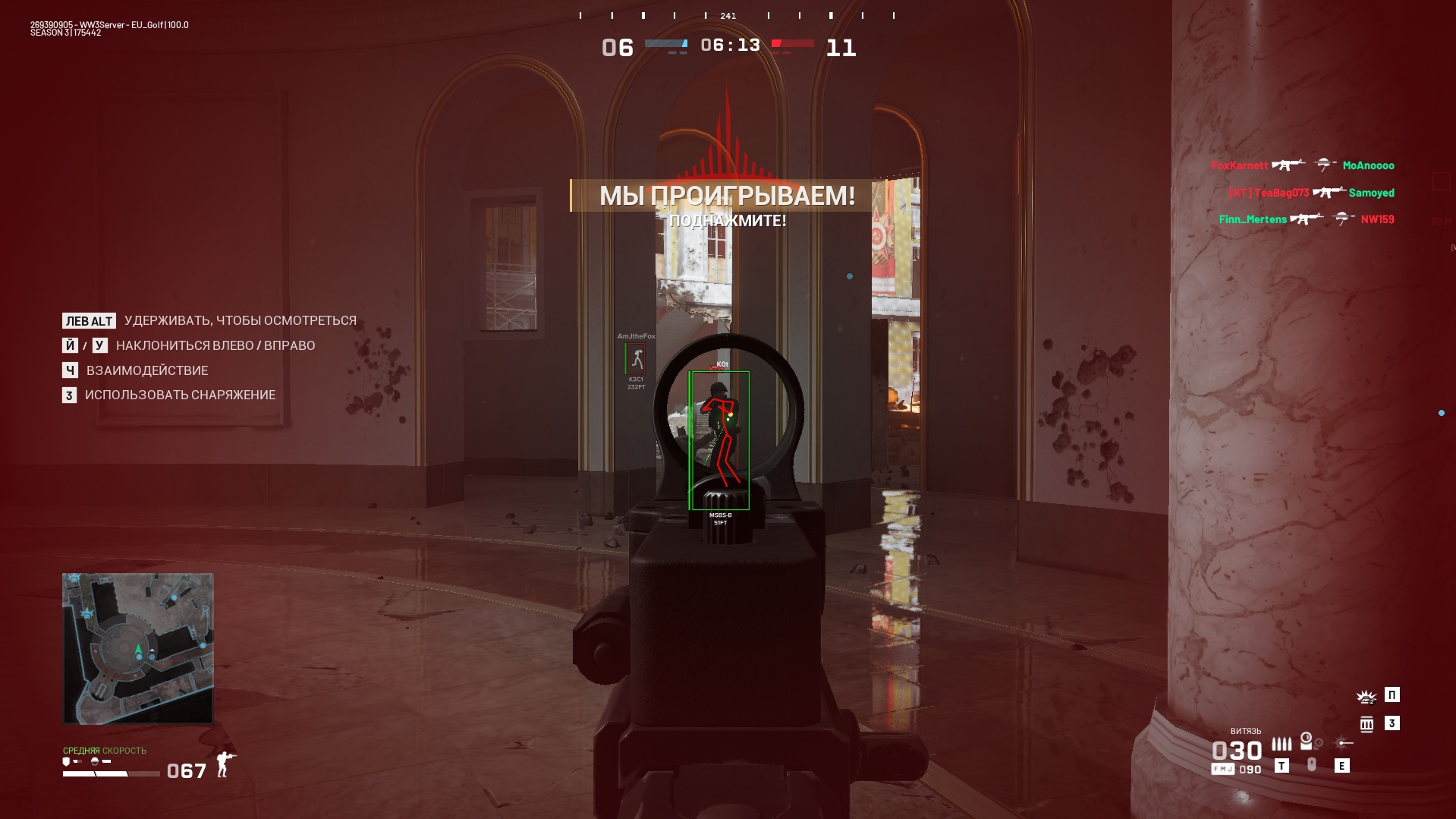Click the AmJtheFox enemy marker icon
The image size is (1456, 819).
point(636,360)
